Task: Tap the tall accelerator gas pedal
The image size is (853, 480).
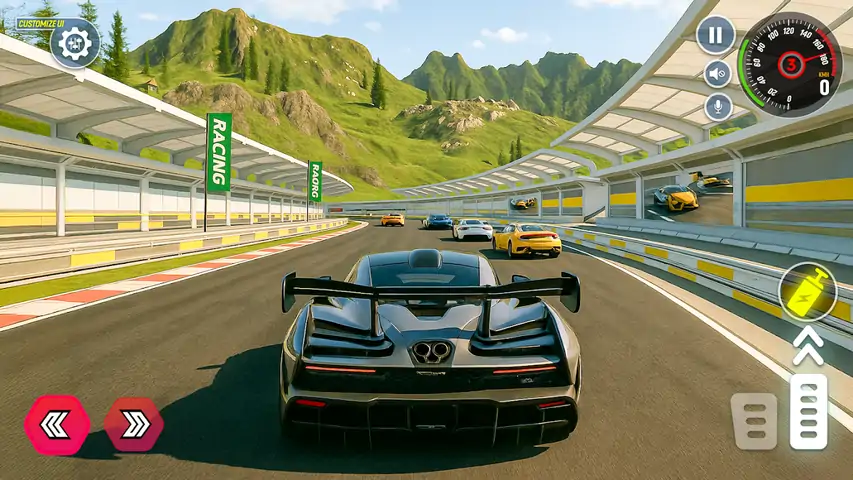Action: 808,411
